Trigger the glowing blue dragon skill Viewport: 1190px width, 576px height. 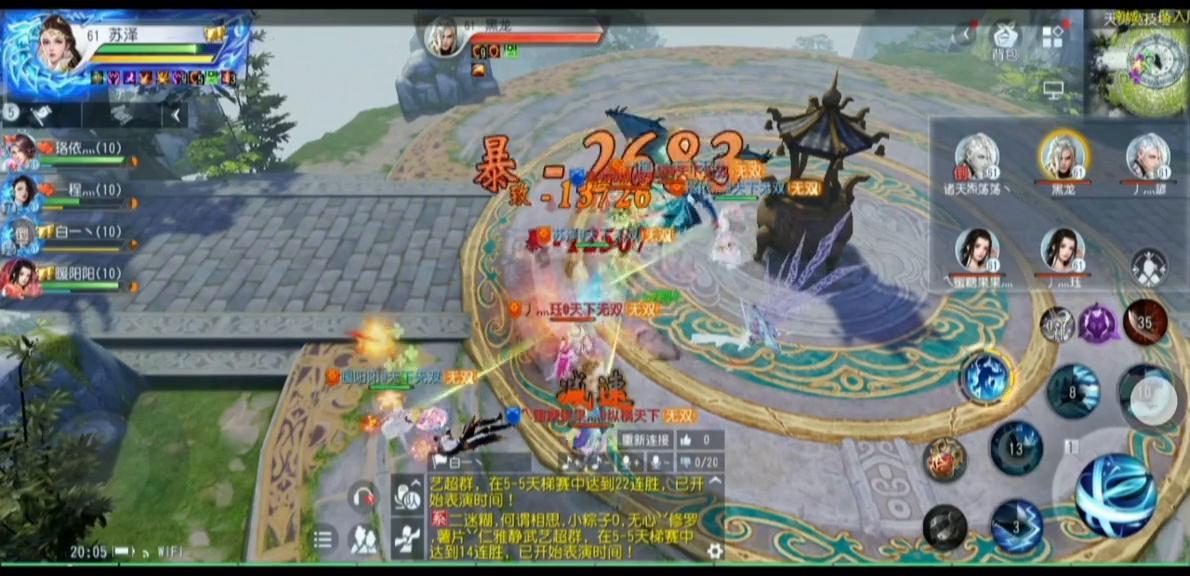[x=986, y=378]
